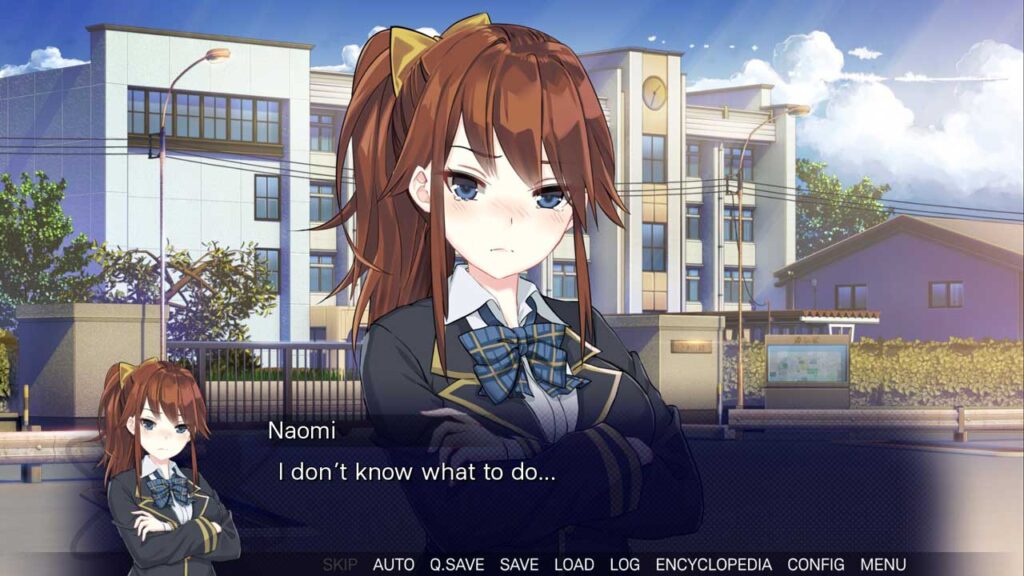Open the ENCYCLOPEDIA
Screen dimensions: 1024x576
(713, 565)
